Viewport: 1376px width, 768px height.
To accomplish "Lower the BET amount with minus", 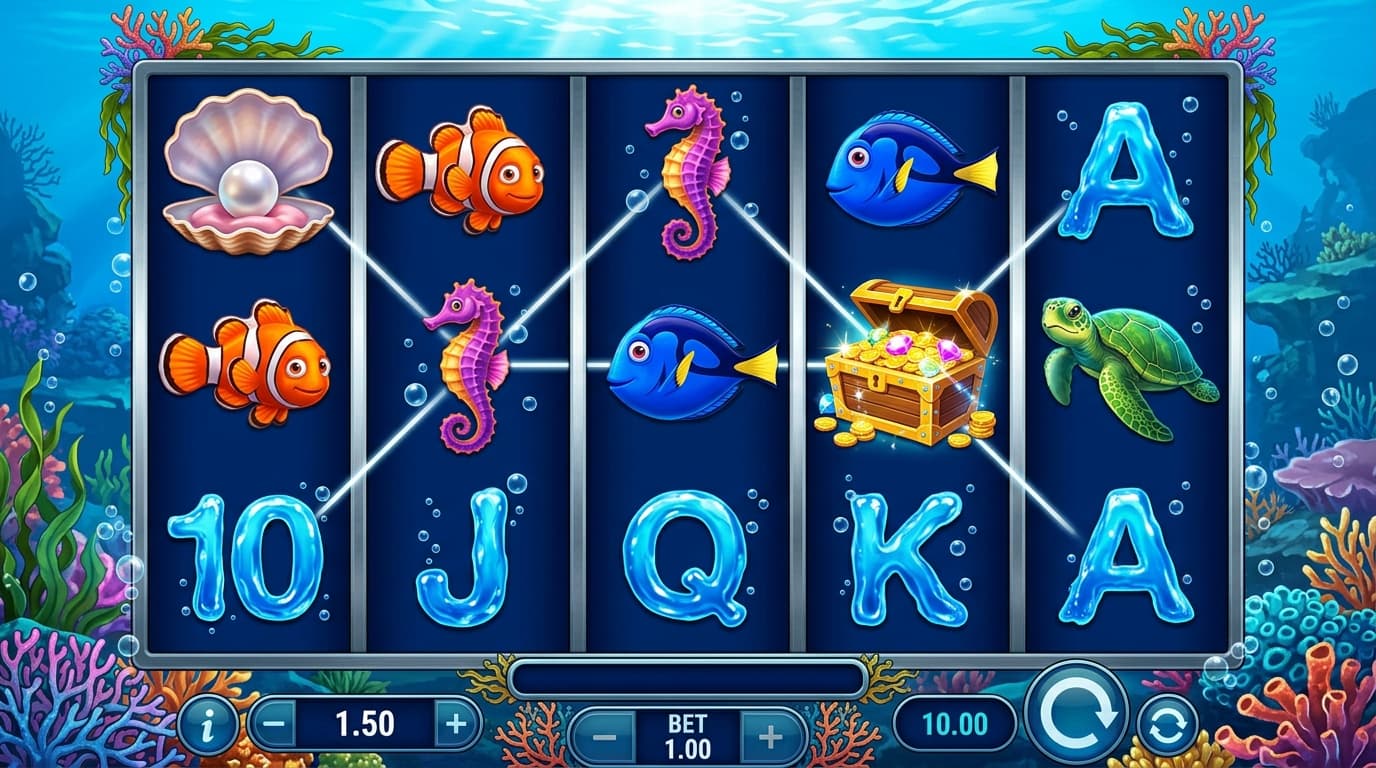I will click(605, 738).
